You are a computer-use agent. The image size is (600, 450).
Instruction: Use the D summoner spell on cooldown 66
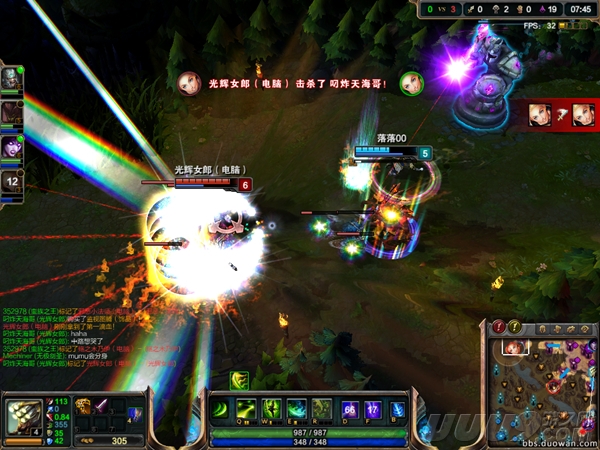(x=349, y=410)
